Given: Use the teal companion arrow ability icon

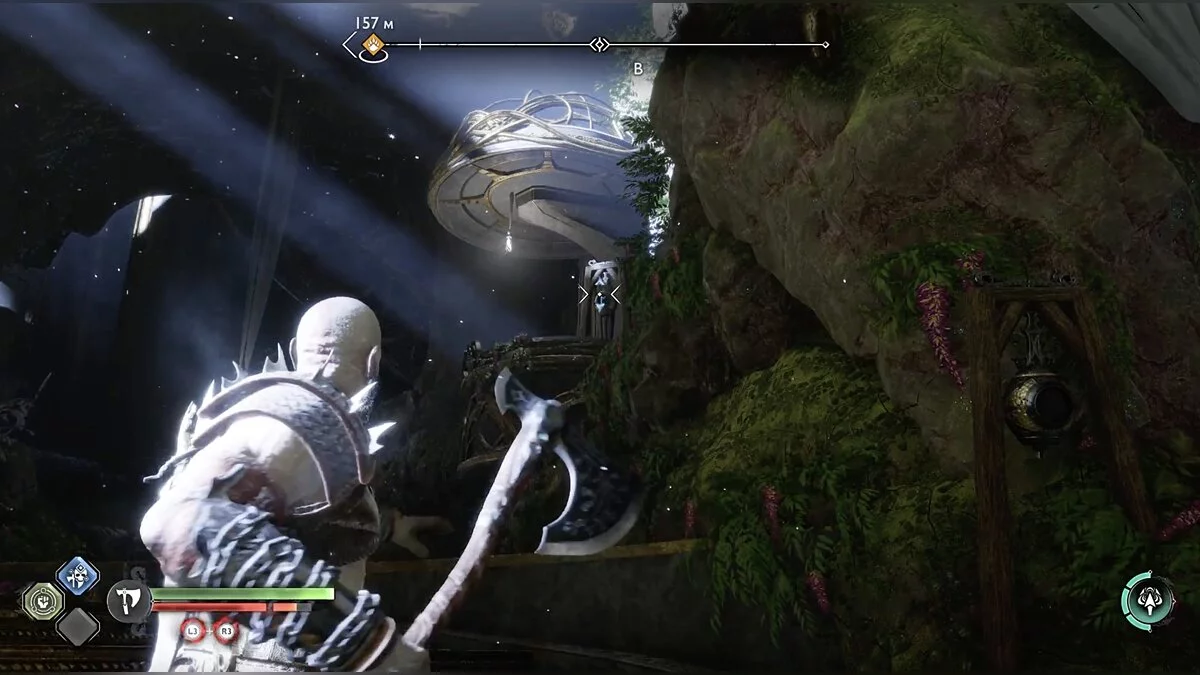Looking at the screenshot, I should pos(1148,601).
